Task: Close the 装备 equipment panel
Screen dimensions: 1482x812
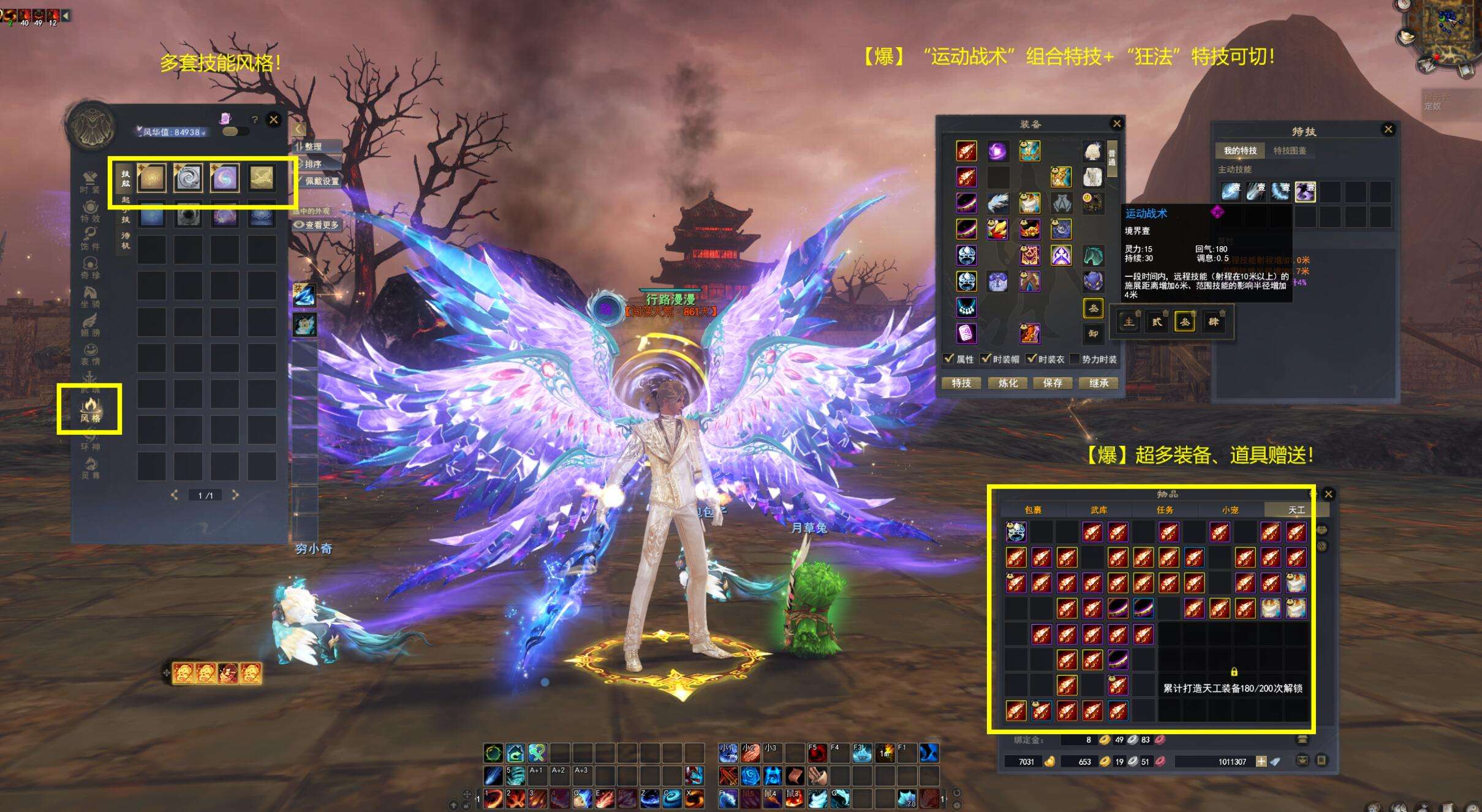Action: 1116,124
